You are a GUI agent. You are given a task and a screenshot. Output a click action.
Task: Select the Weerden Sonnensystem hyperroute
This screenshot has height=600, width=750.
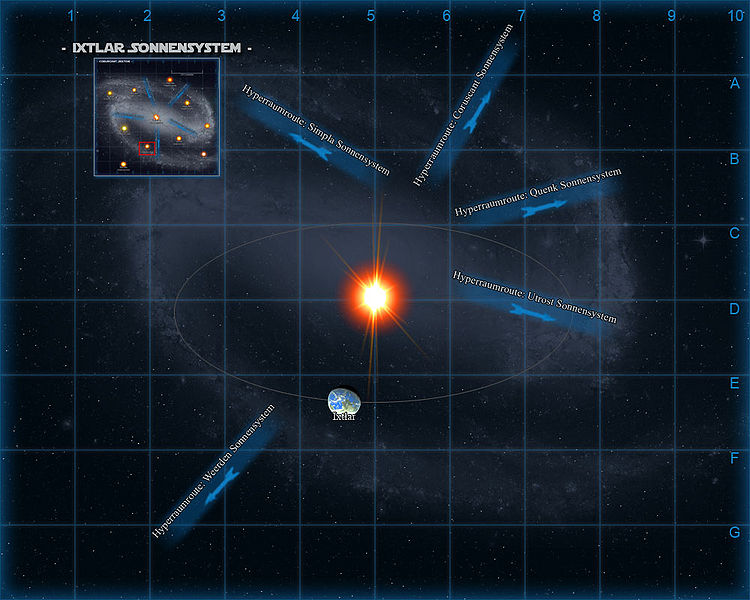click(214, 473)
